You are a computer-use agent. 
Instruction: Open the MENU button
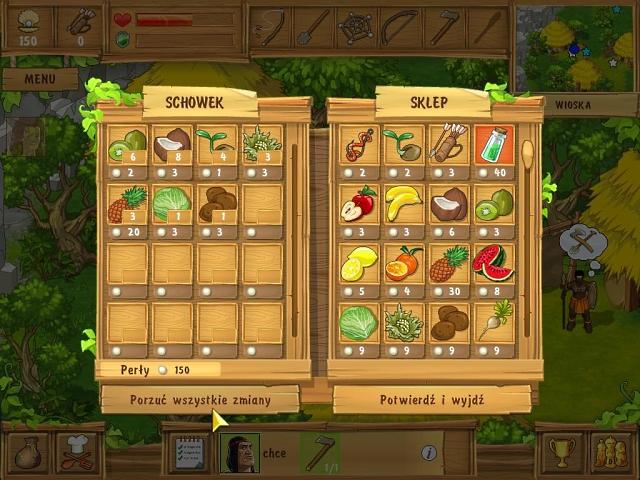[39, 78]
